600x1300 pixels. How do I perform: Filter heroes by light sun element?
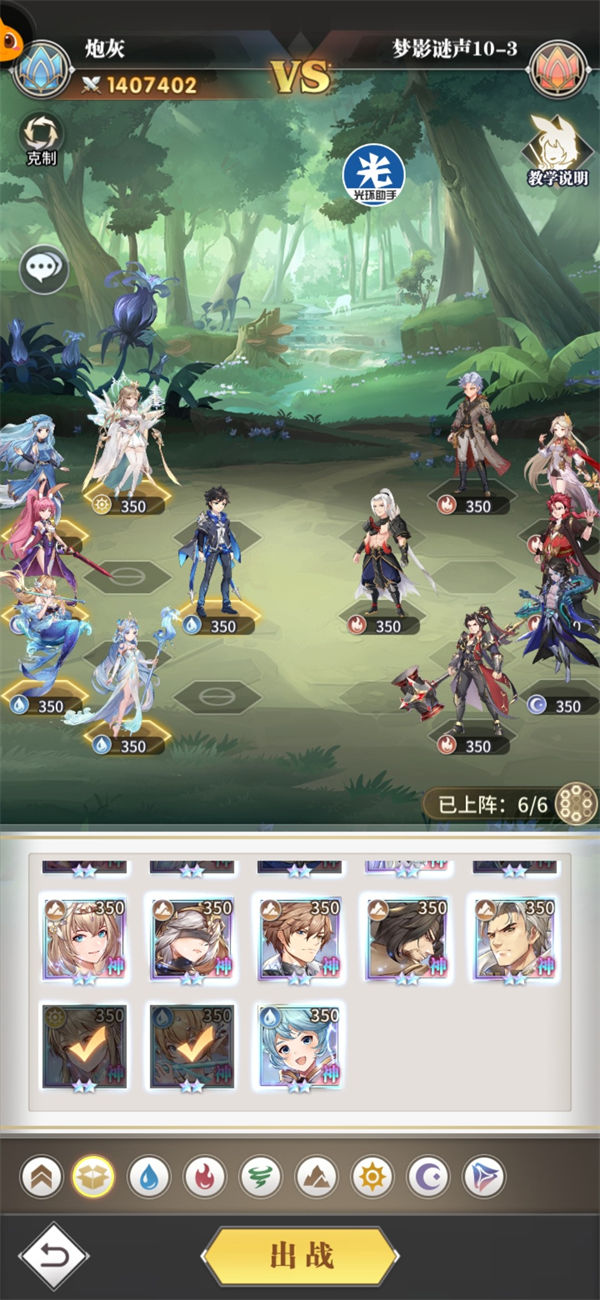[x=372, y=1177]
